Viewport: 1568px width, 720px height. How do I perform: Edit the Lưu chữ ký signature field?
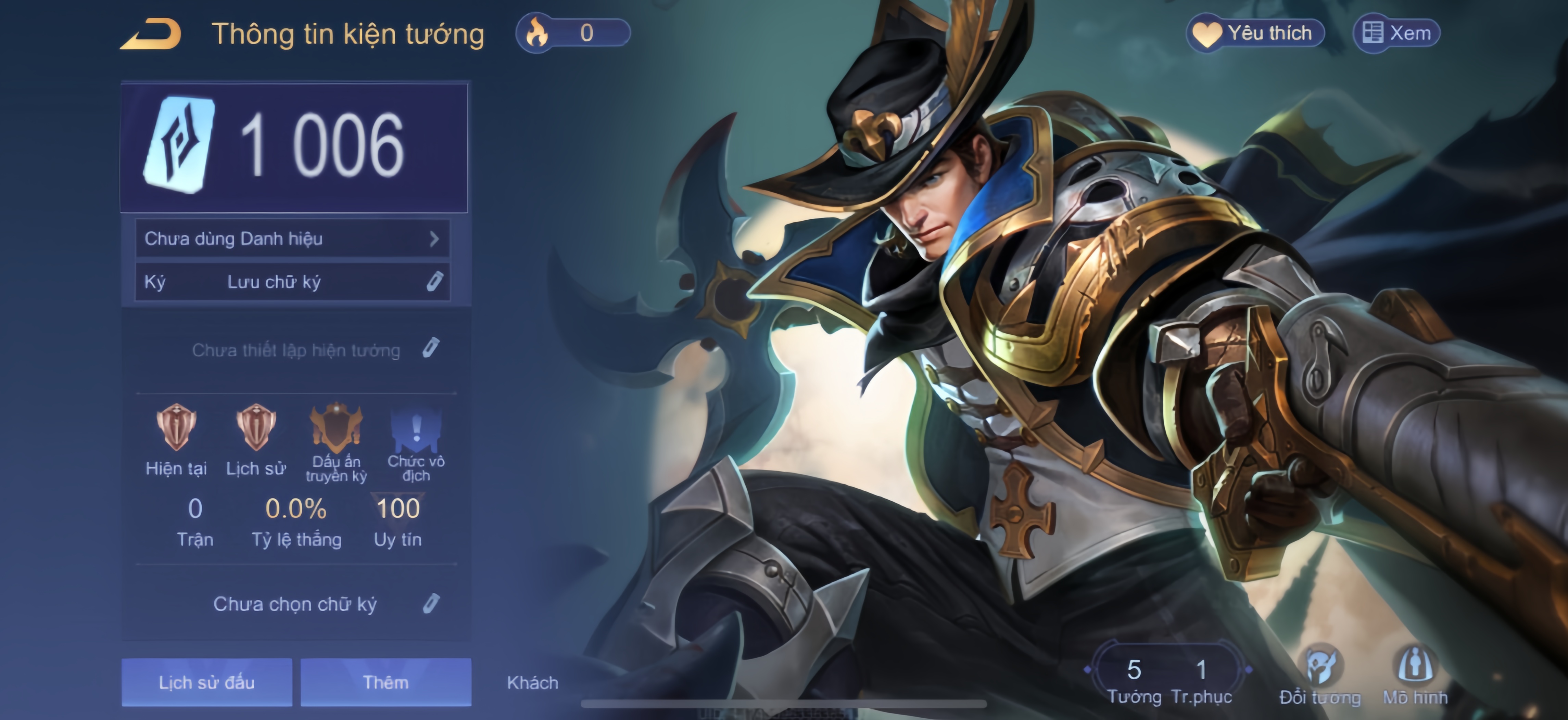(x=433, y=282)
